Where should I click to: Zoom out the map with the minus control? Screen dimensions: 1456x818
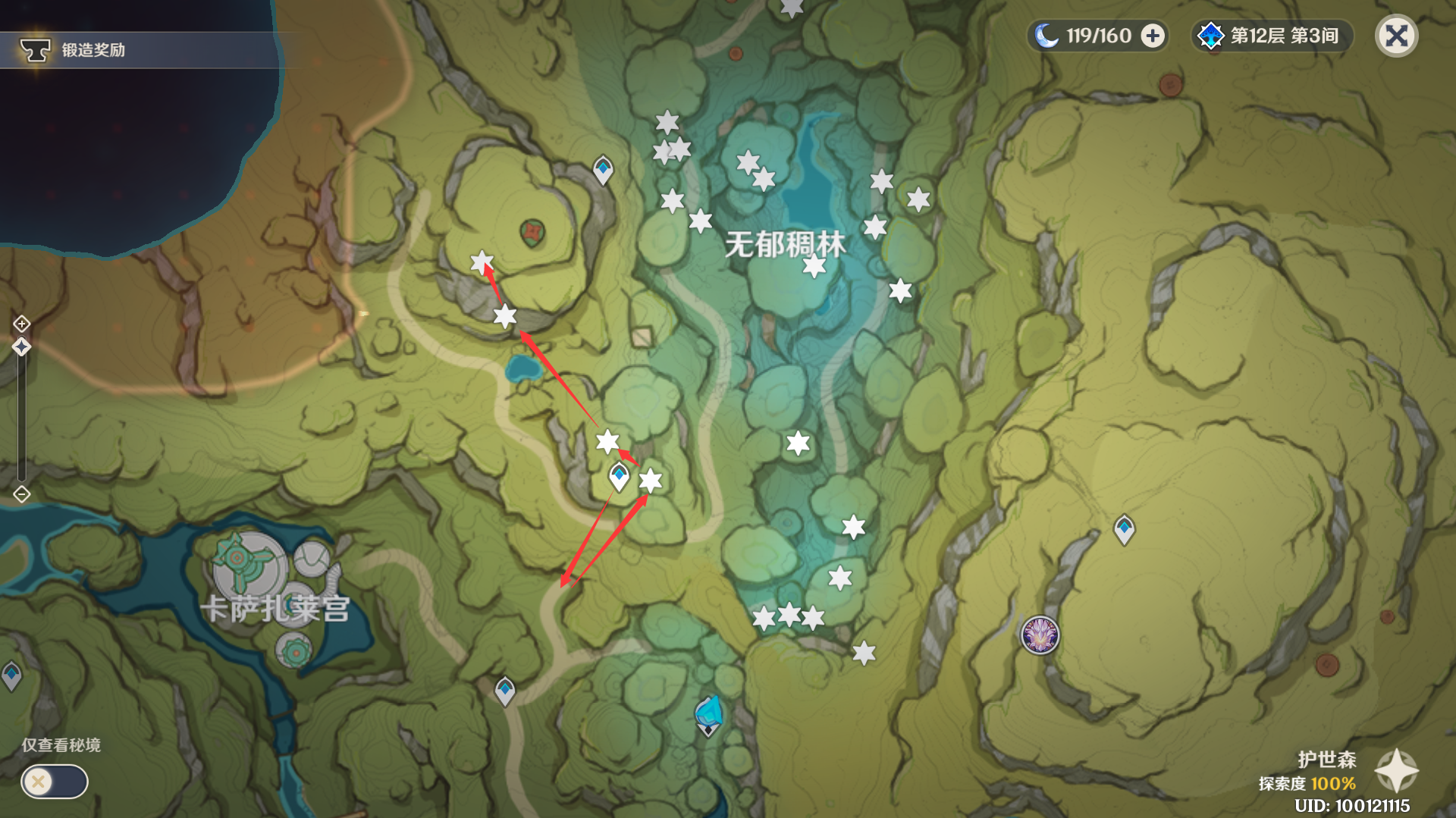21,495
